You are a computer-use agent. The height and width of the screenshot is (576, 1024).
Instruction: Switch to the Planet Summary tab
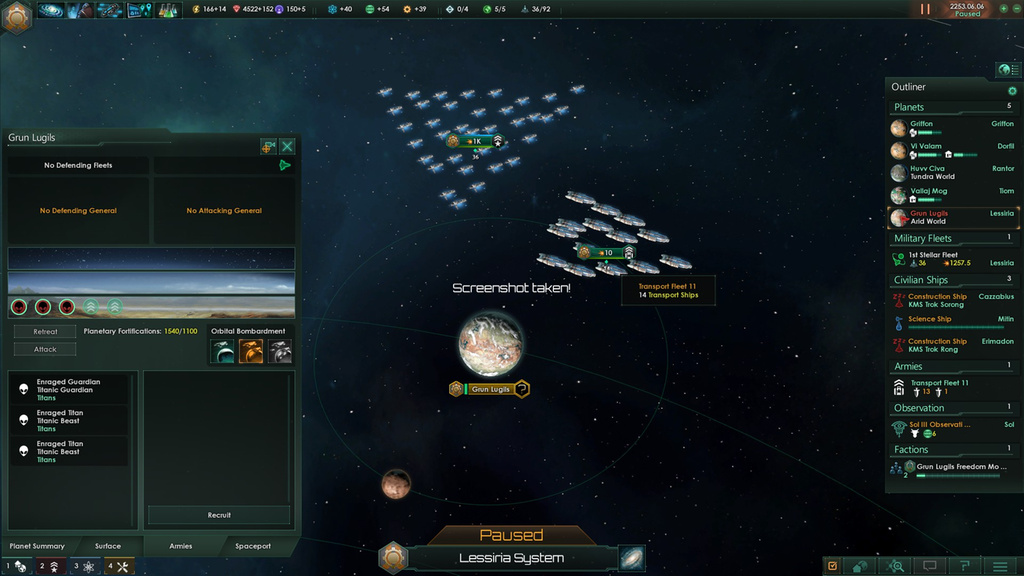[37, 546]
